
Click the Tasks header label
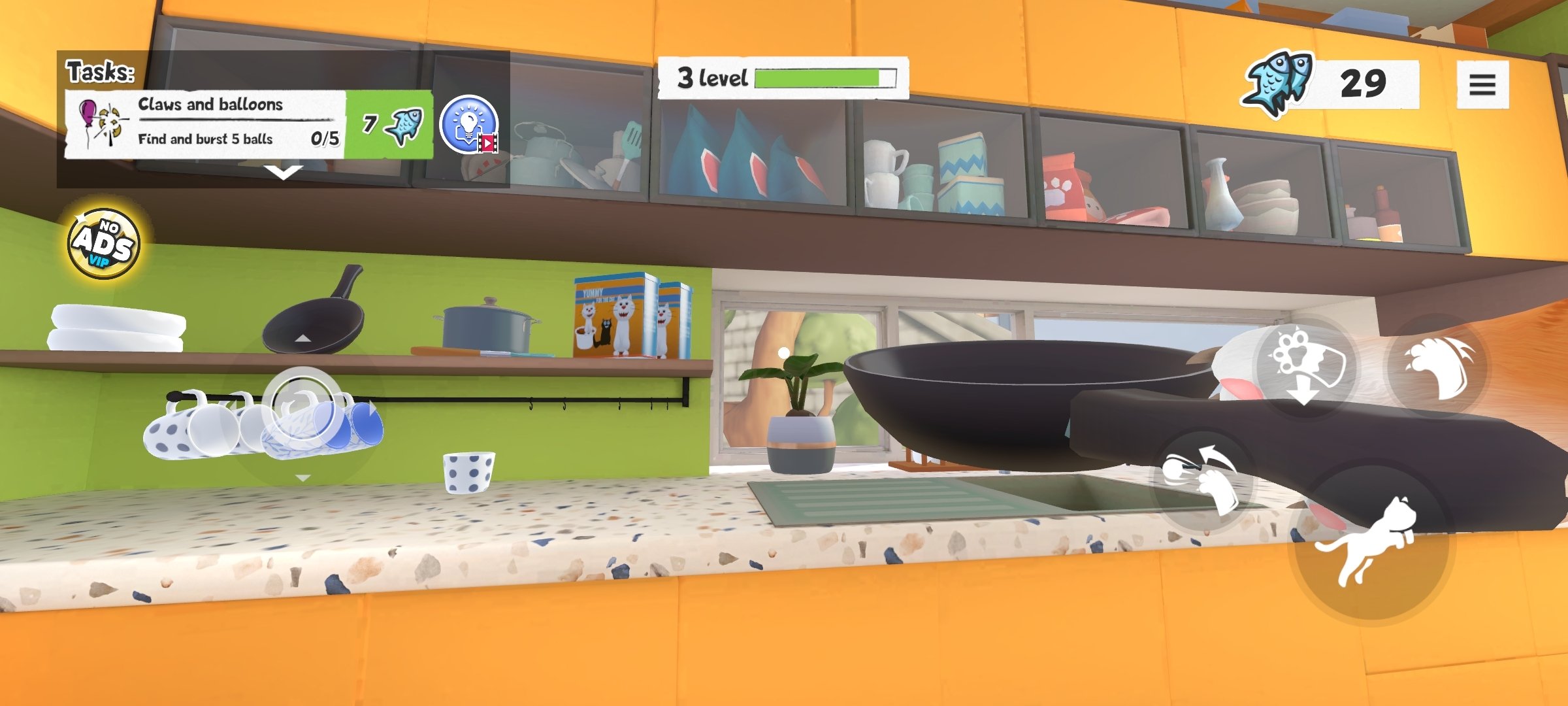pos(99,72)
